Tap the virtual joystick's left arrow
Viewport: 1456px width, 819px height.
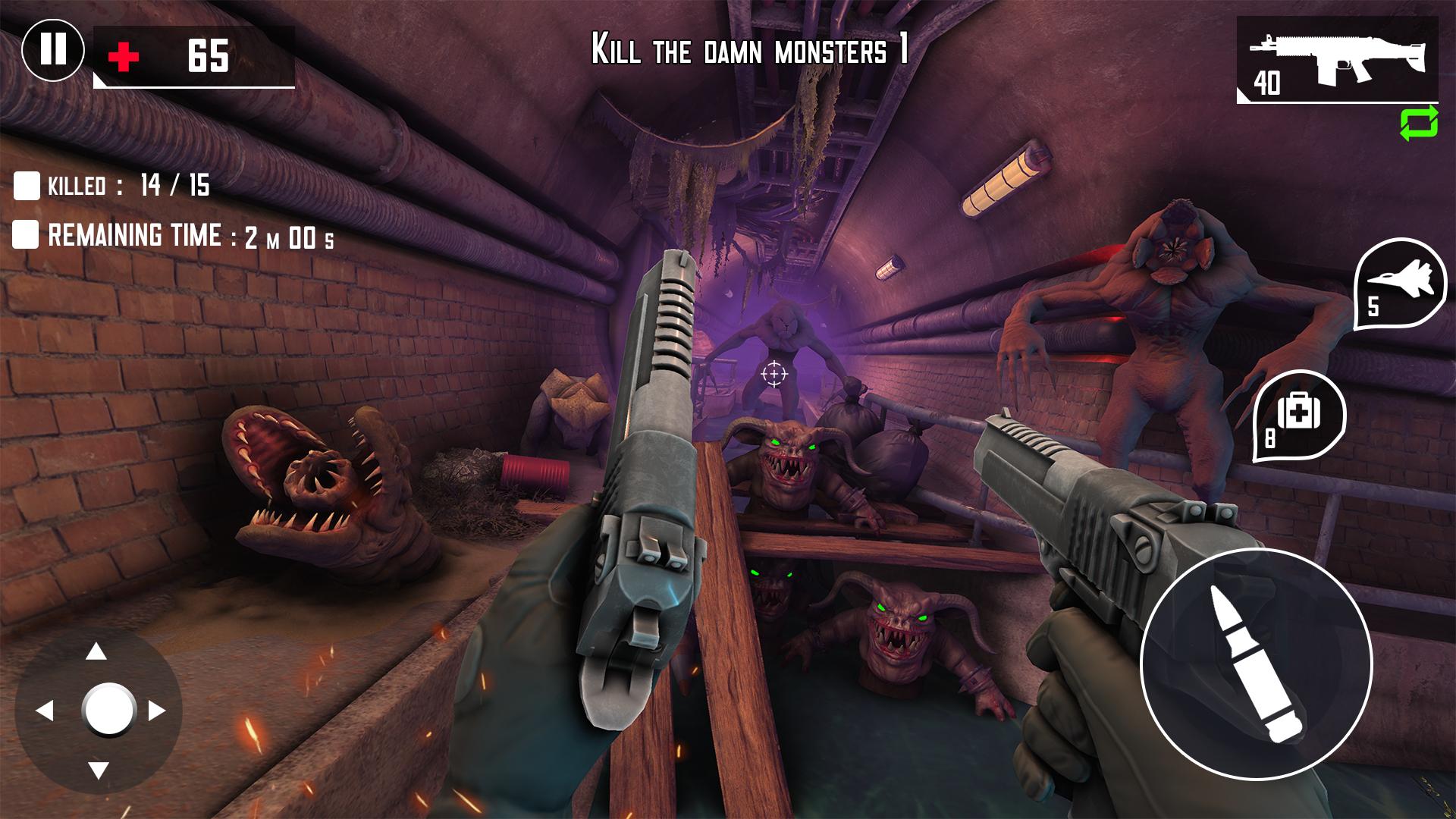[44, 711]
